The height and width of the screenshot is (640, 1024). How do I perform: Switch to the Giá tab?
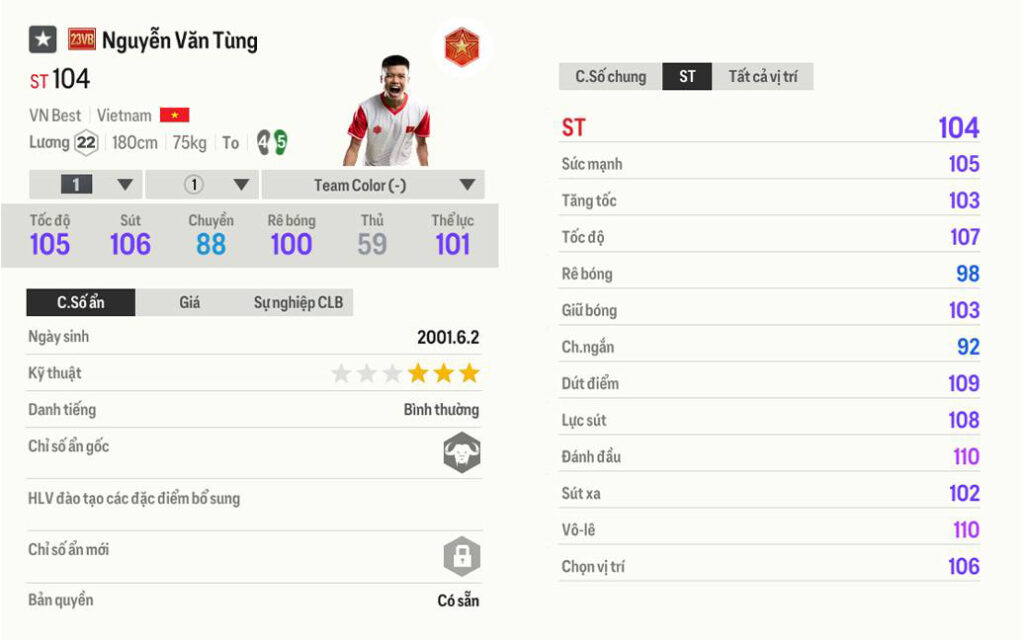[190, 302]
